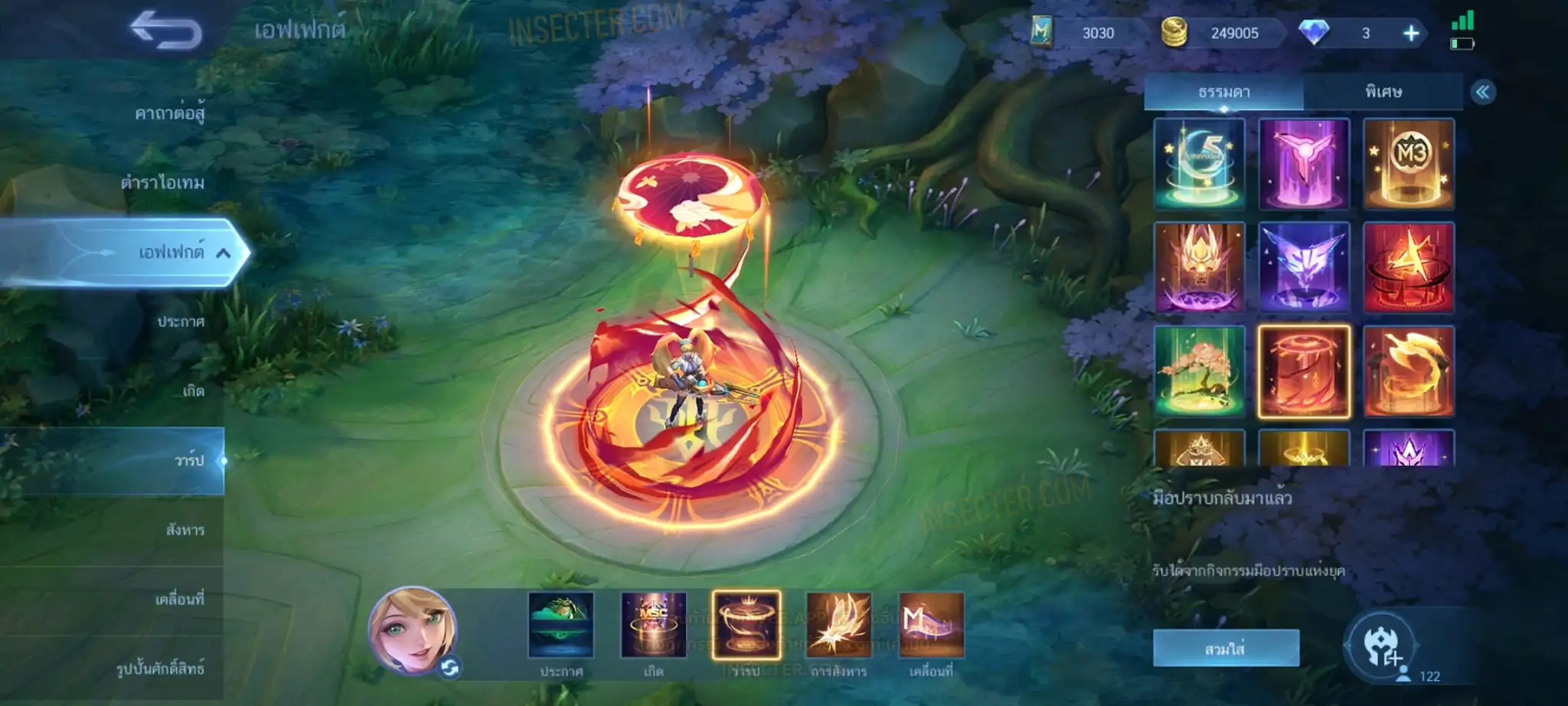
Task: Choose the 5th anniversary recall effect
Action: point(1199,164)
